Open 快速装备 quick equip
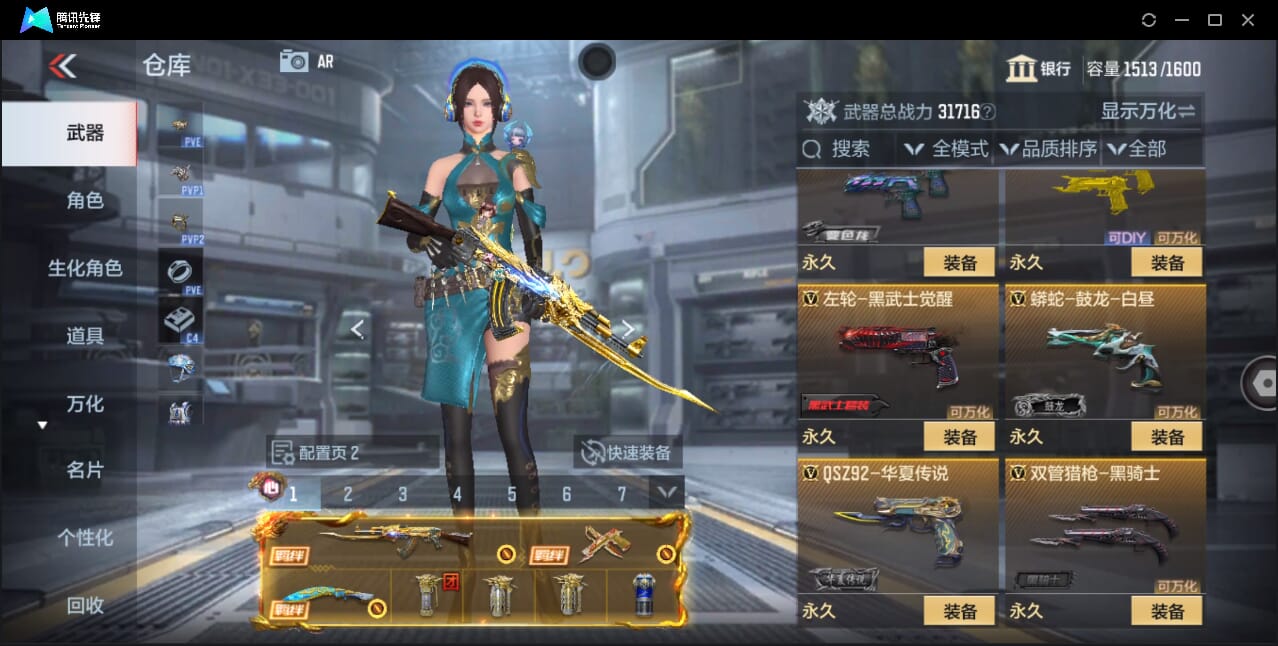The image size is (1278, 646). pyautogui.click(x=629, y=452)
